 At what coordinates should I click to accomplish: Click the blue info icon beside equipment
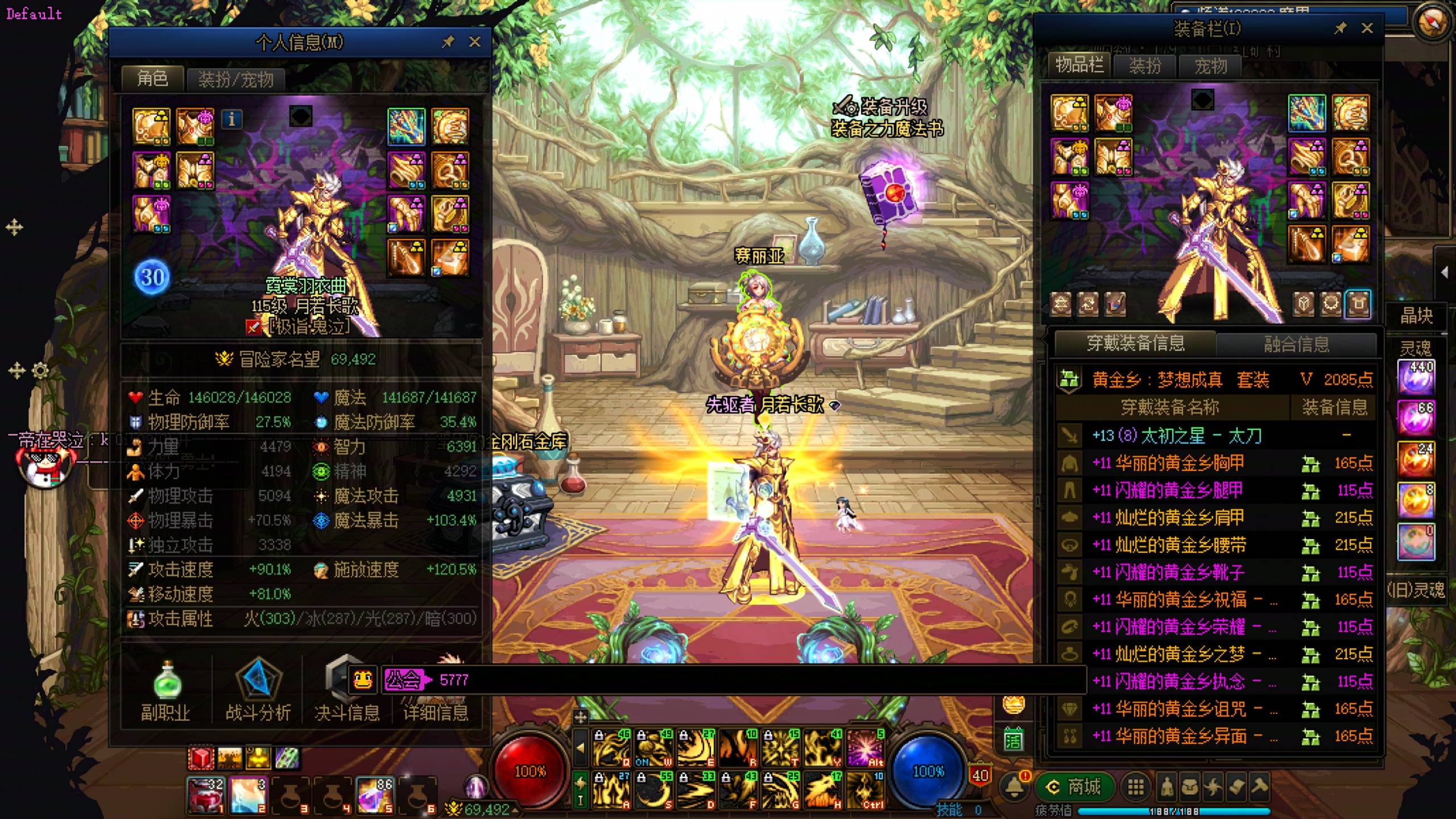coord(231,119)
